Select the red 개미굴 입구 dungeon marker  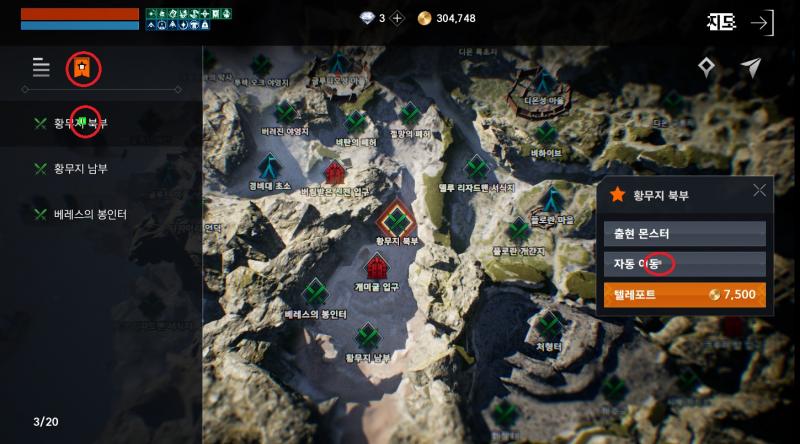377,267
